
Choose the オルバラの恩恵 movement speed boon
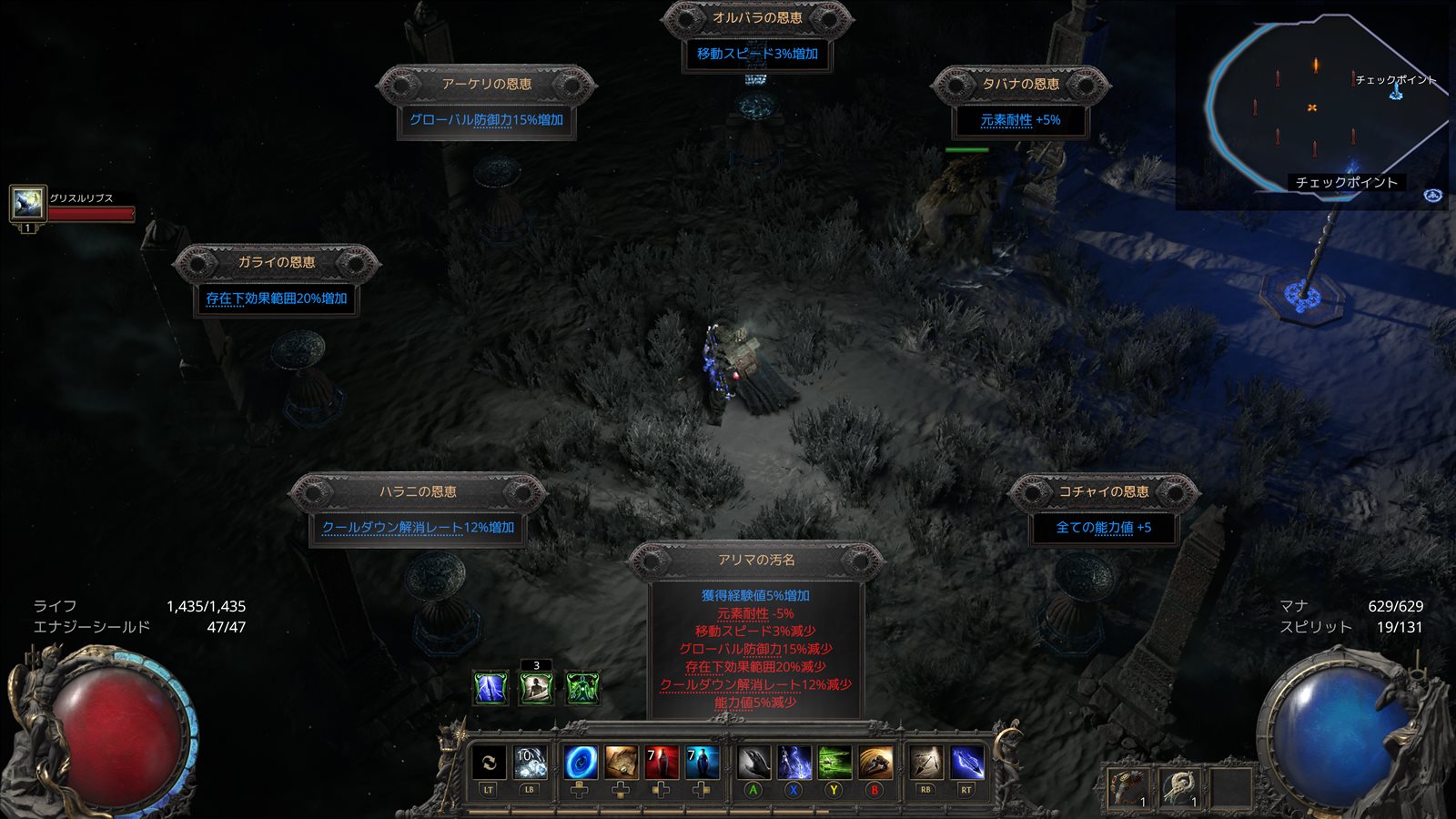point(757,54)
